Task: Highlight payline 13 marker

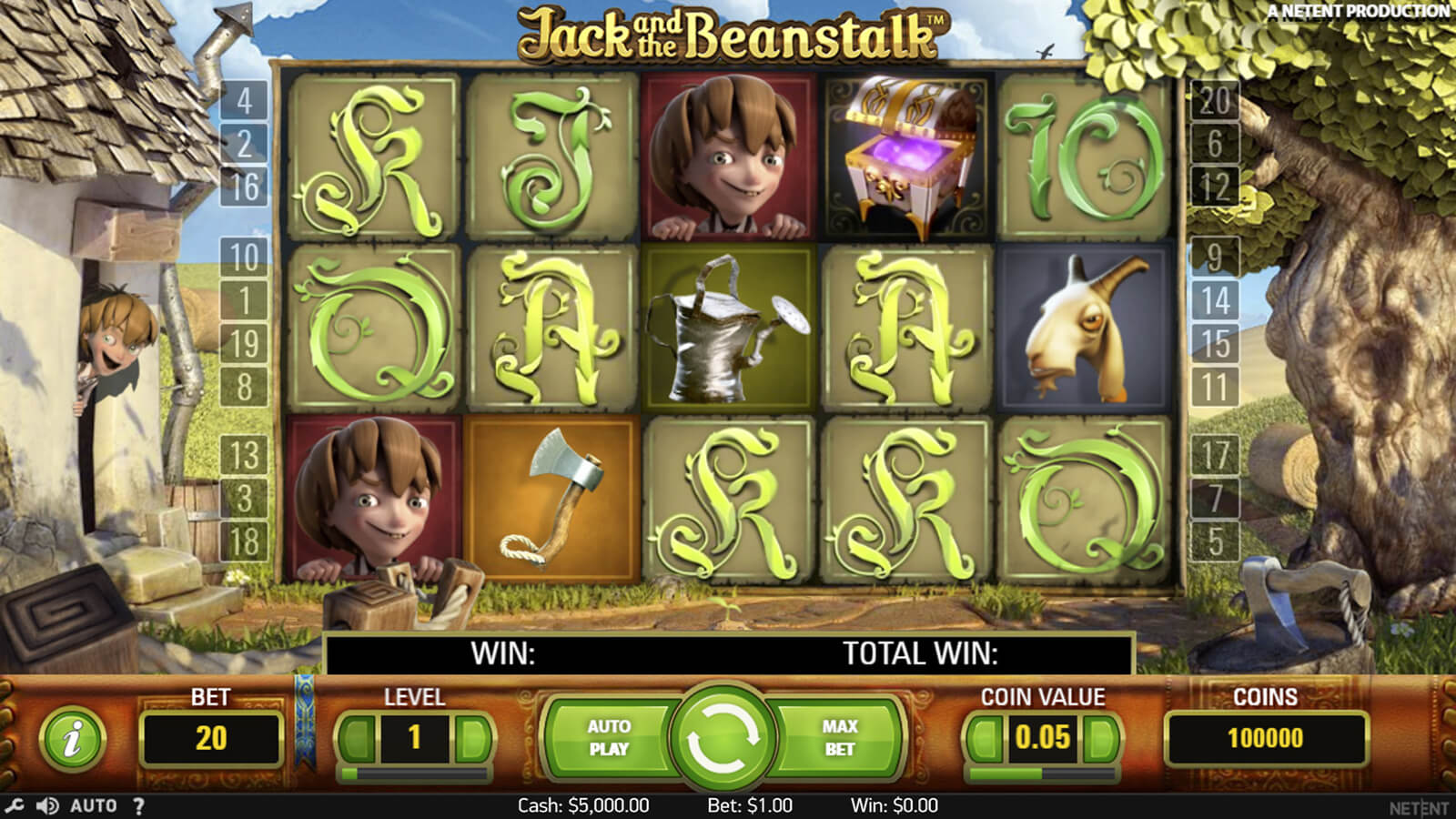Action: pos(244,455)
